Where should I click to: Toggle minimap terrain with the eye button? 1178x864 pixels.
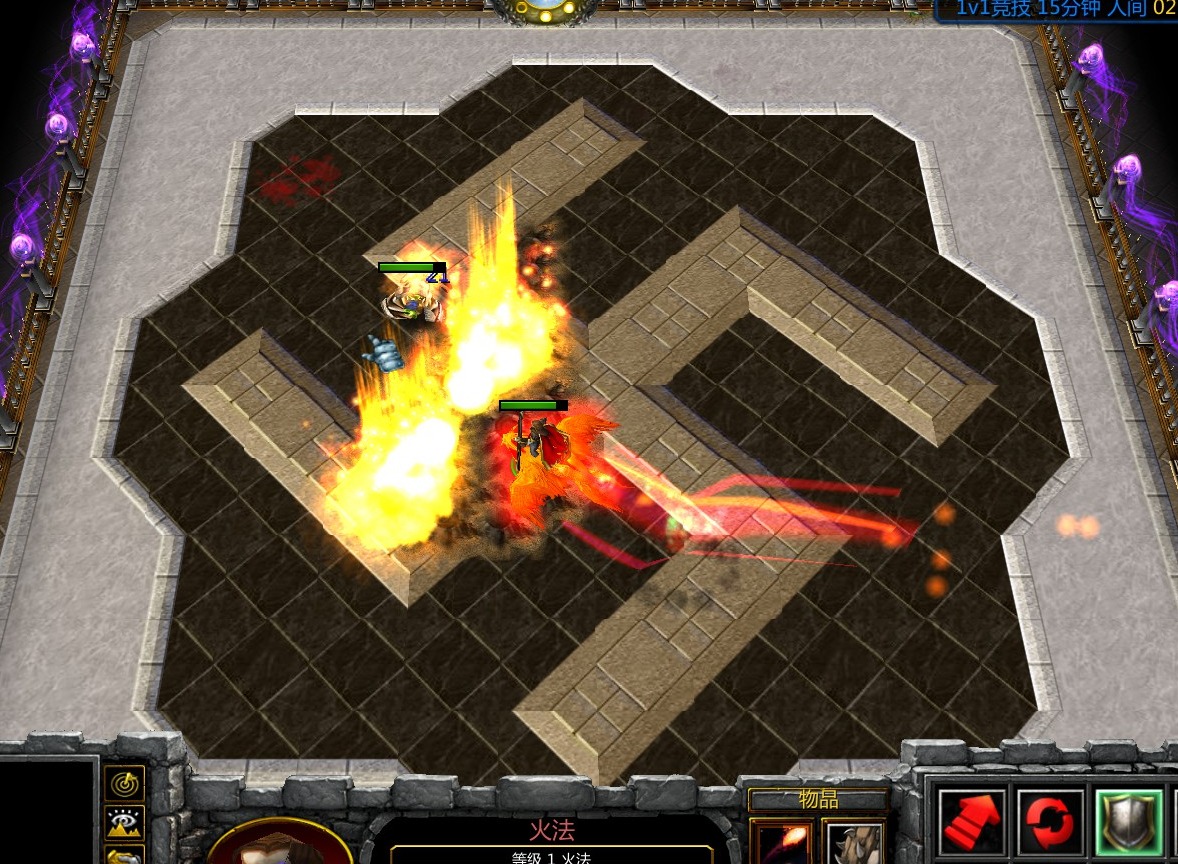125,823
